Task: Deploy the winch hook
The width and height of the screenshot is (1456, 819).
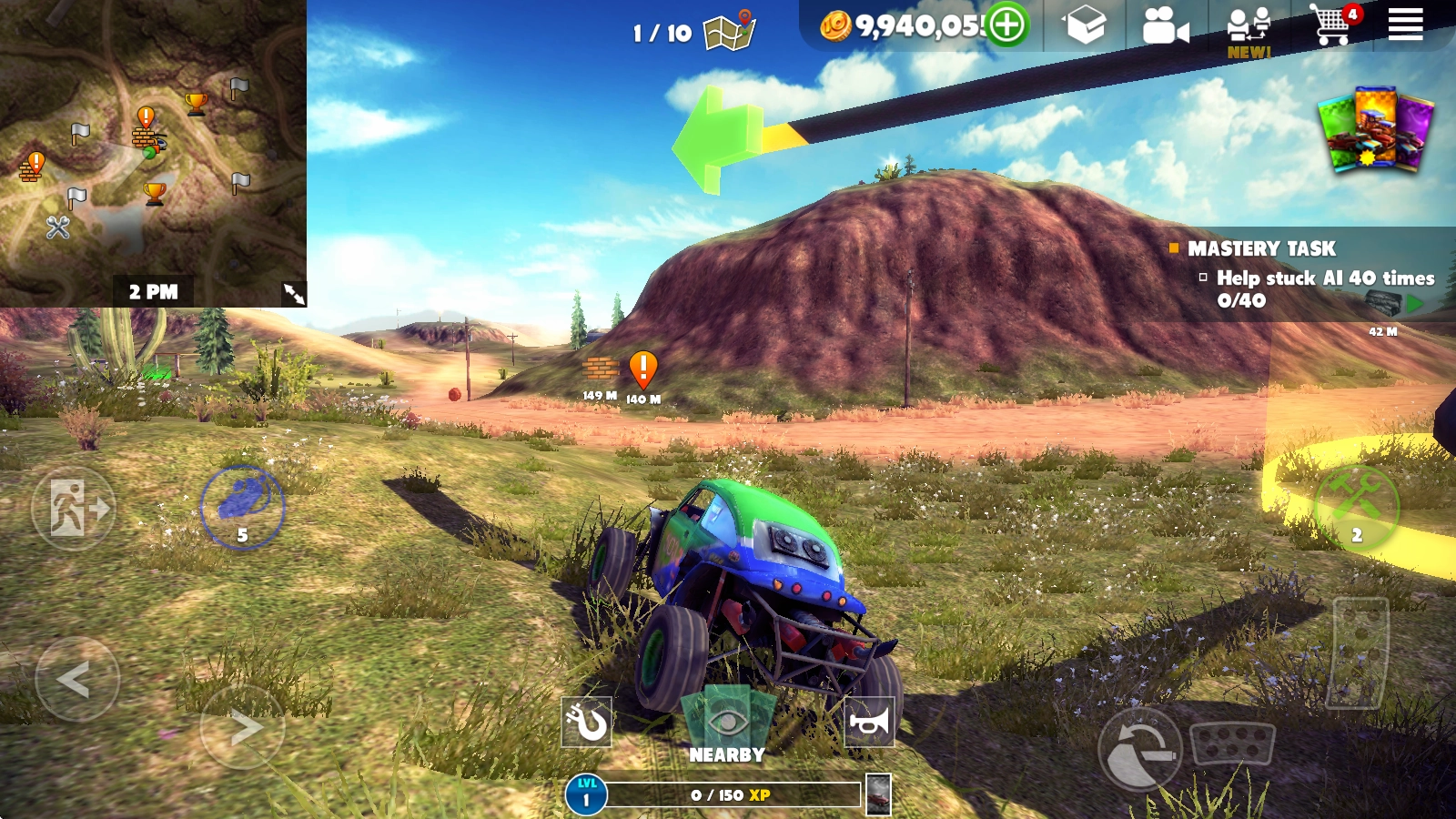Action: 586,723
